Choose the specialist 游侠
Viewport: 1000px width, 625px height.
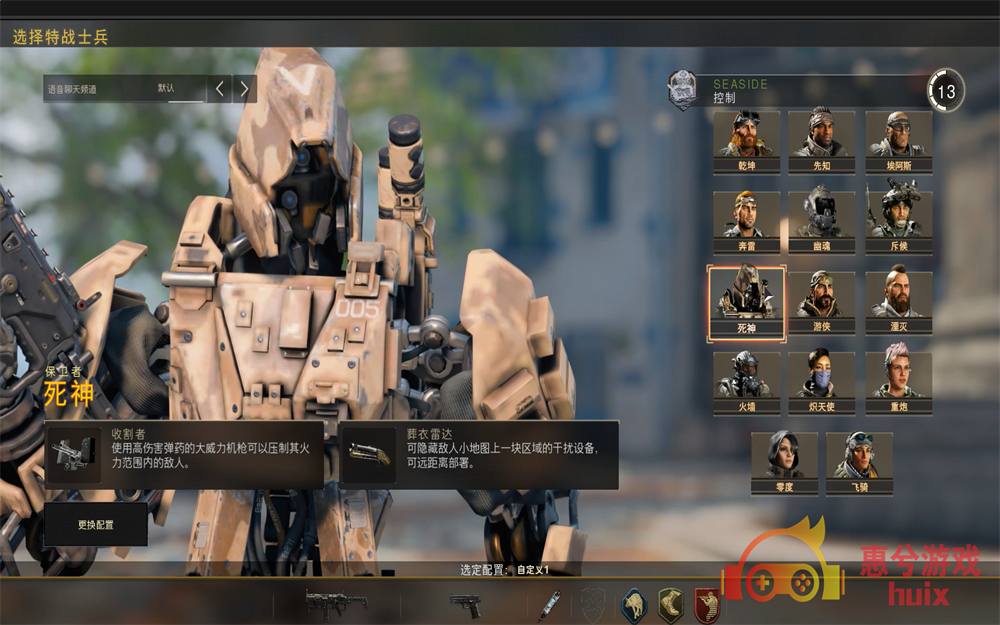coord(821,302)
